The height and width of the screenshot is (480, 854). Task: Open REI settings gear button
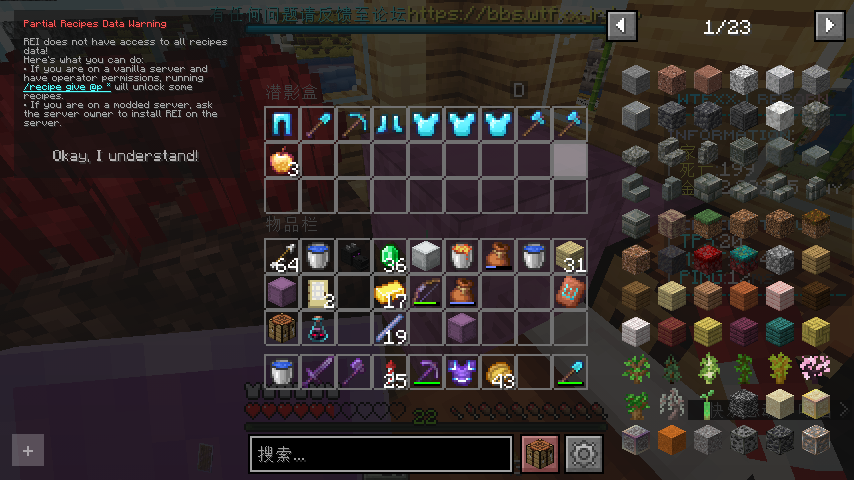click(x=582, y=454)
